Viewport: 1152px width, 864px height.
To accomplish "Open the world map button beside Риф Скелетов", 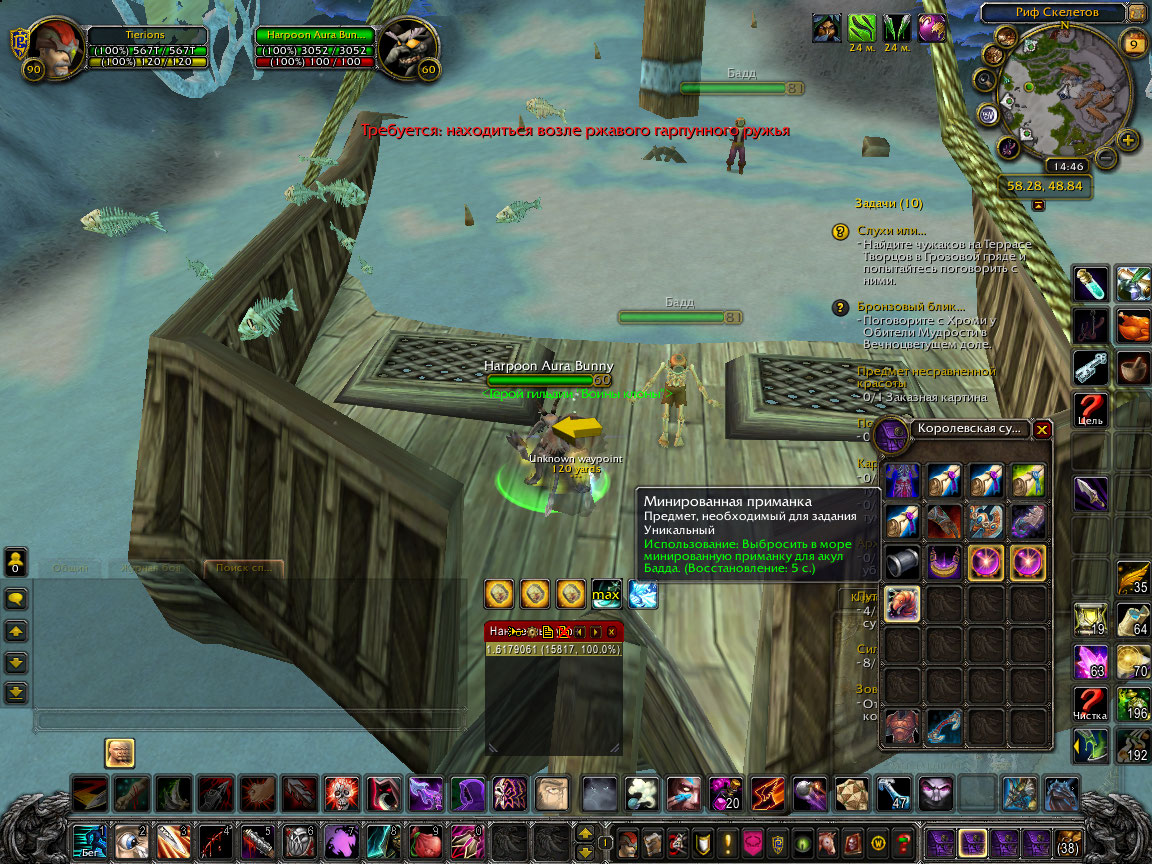I will pos(1136,13).
